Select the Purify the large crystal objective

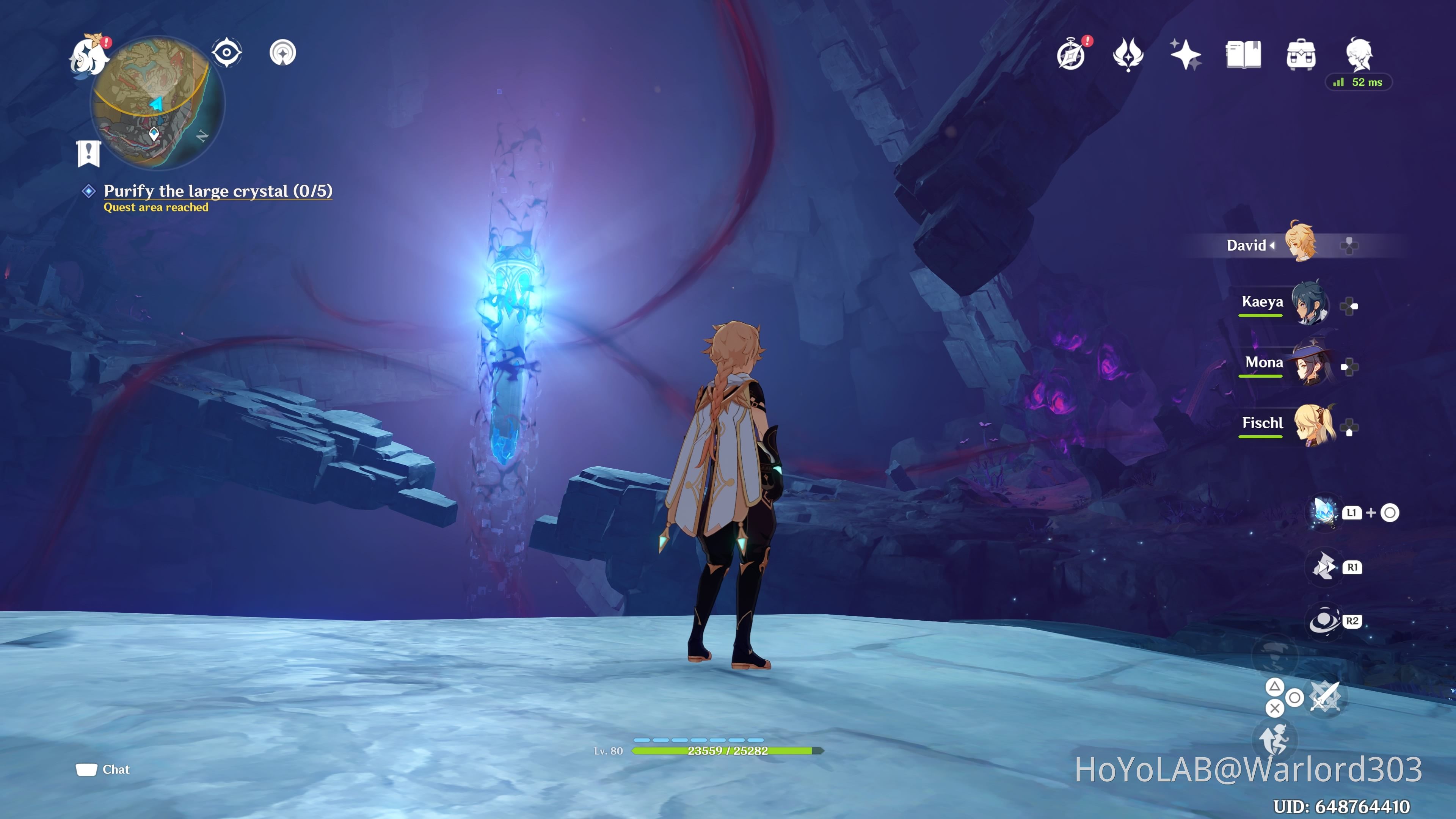(x=218, y=191)
